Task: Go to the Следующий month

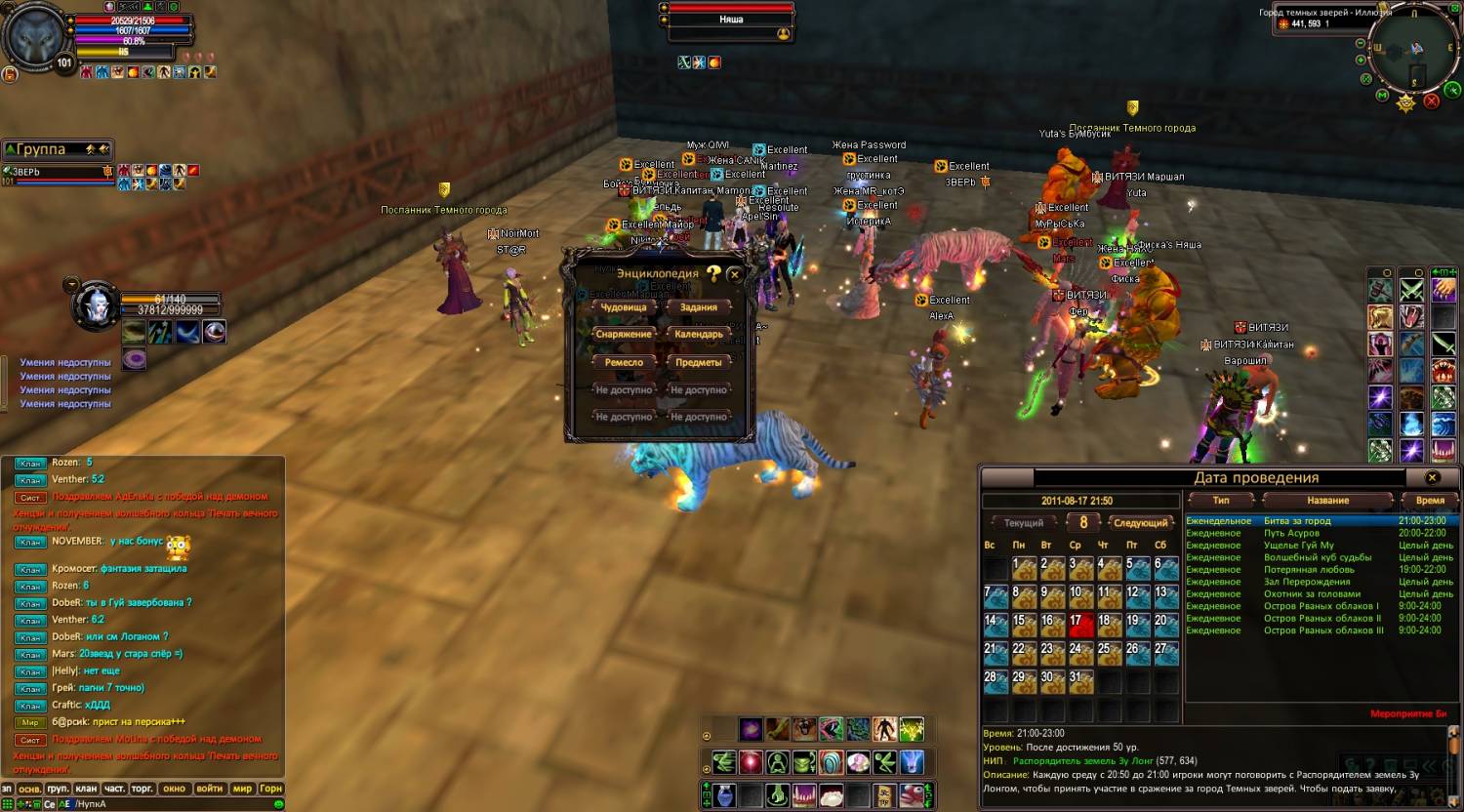Action: click(1139, 523)
